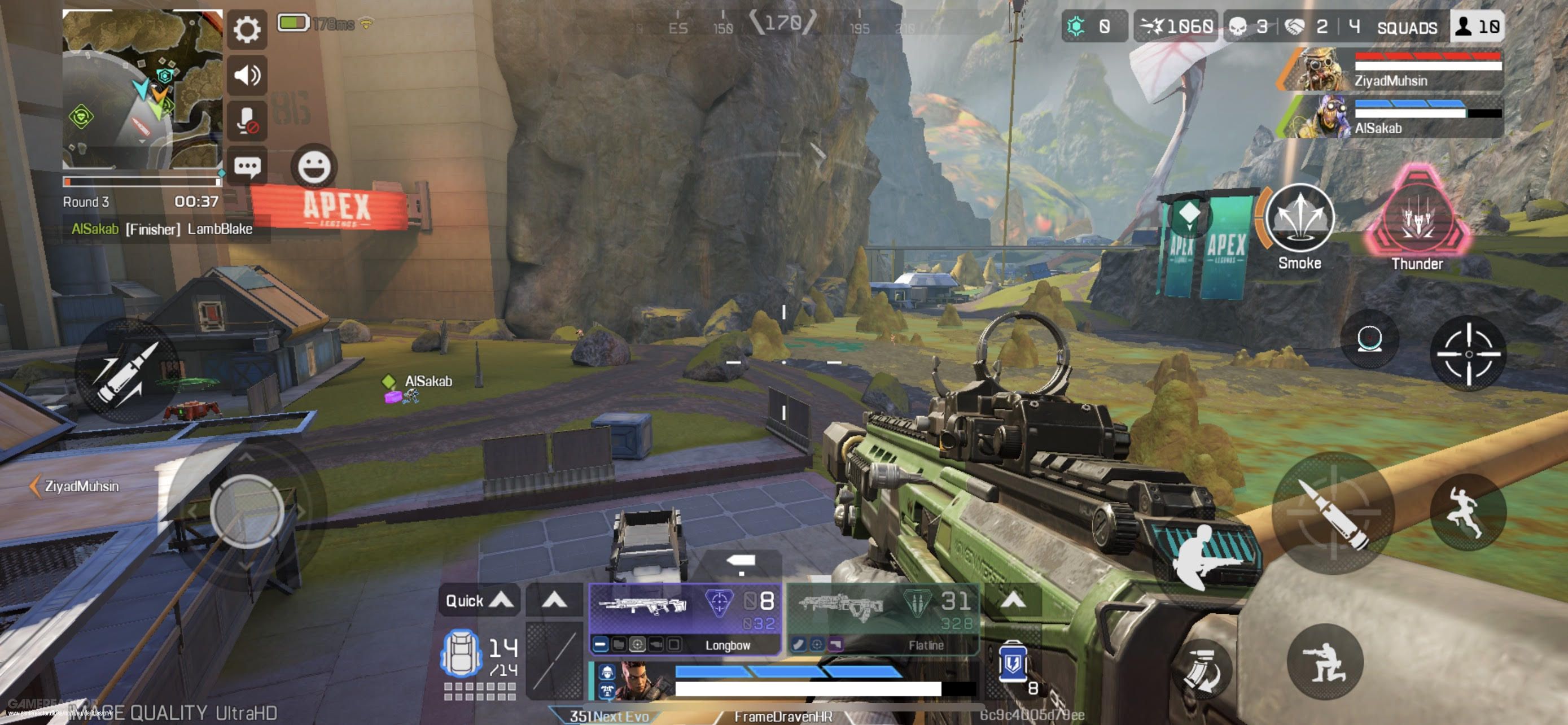The image size is (1568, 725).
Task: Open the backpack inventory
Action: [x=461, y=654]
